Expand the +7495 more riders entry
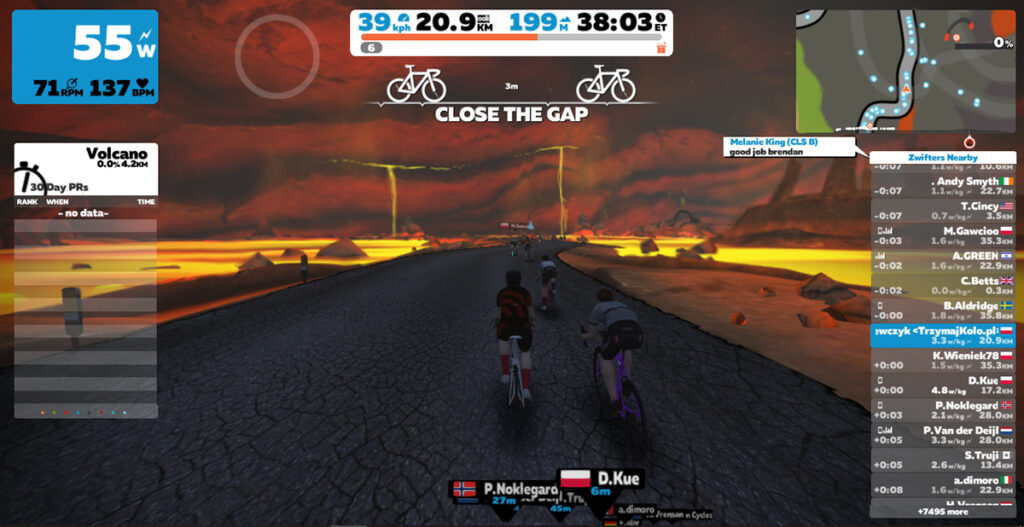 click(x=942, y=510)
